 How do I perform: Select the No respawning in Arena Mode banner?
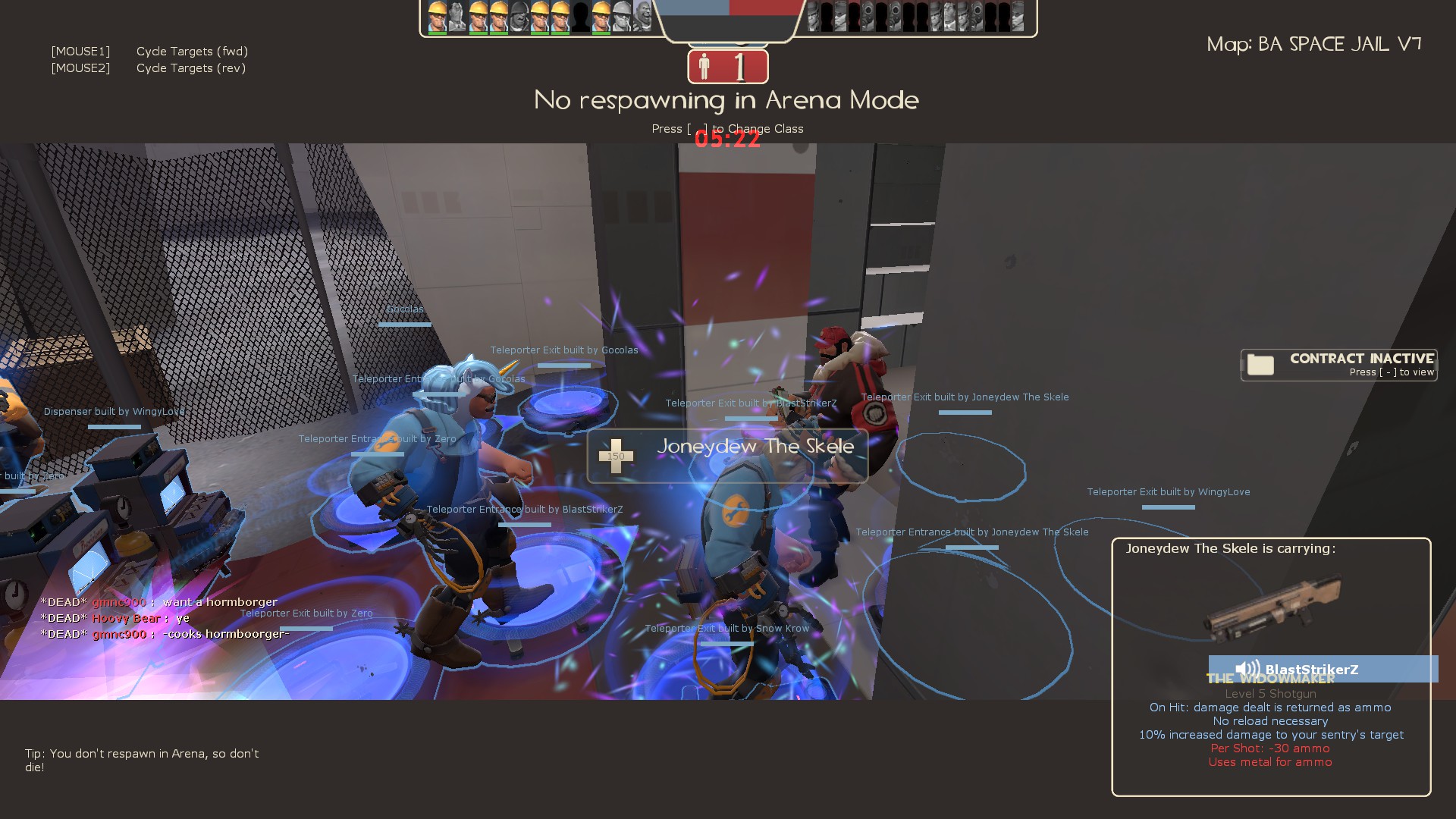coord(726,99)
